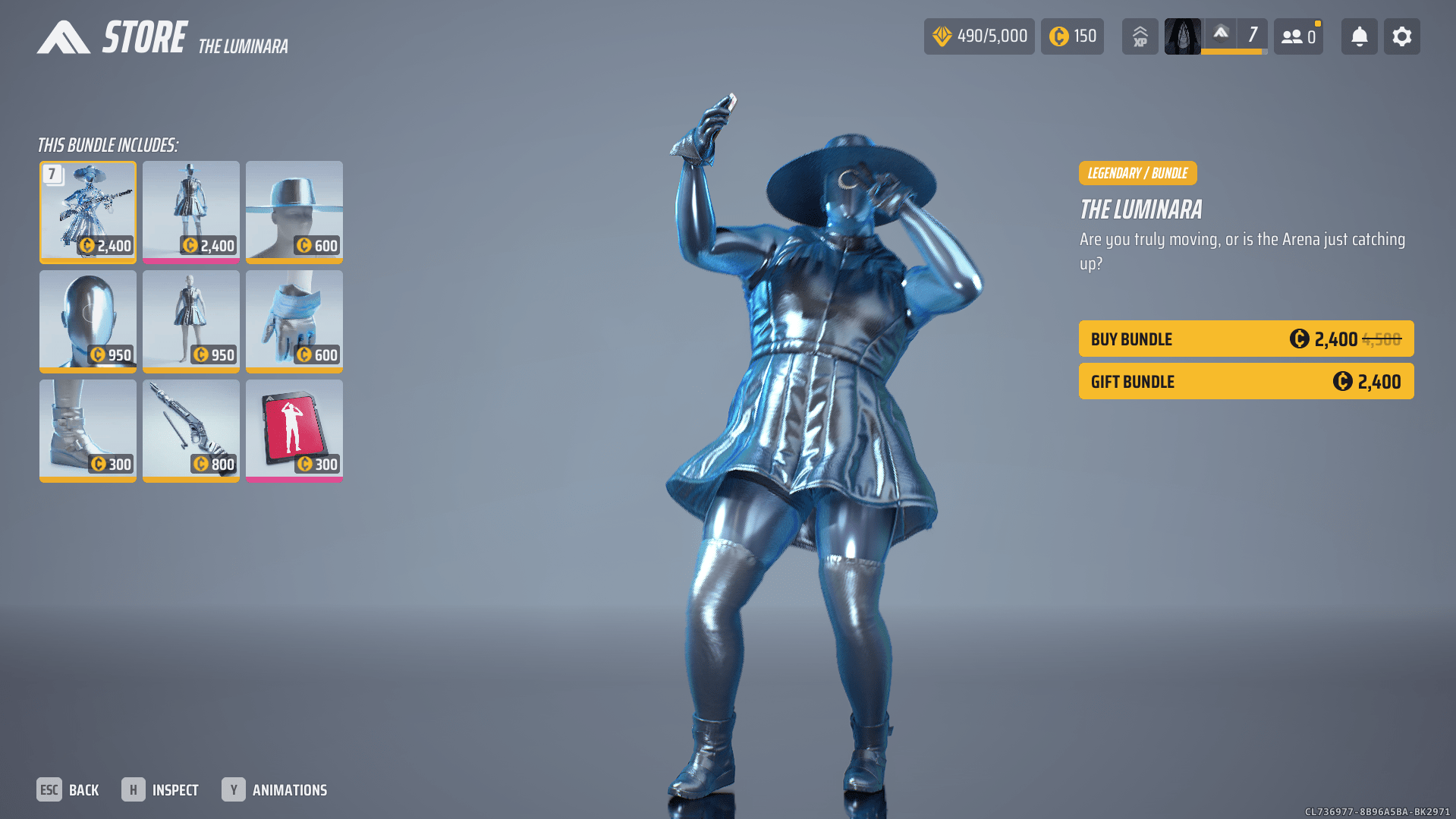Select the chrome head mask item

coord(88,320)
